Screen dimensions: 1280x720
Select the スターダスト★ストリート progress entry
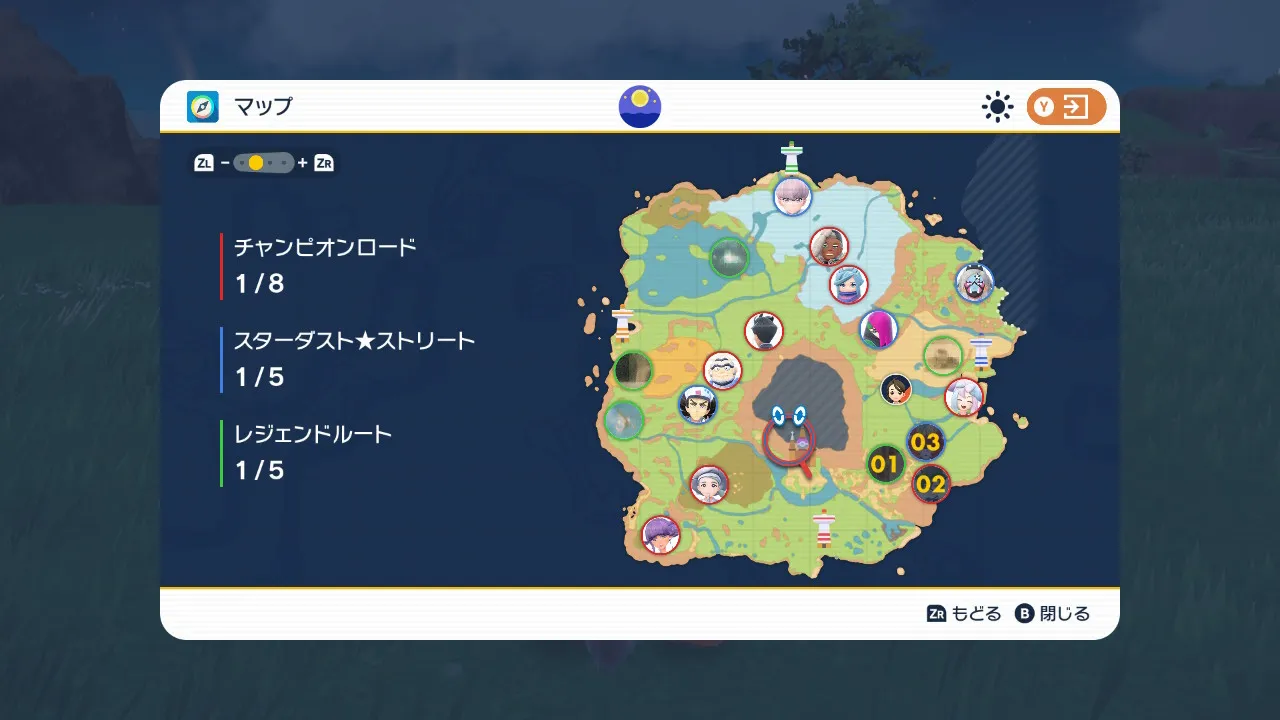[x=354, y=359]
